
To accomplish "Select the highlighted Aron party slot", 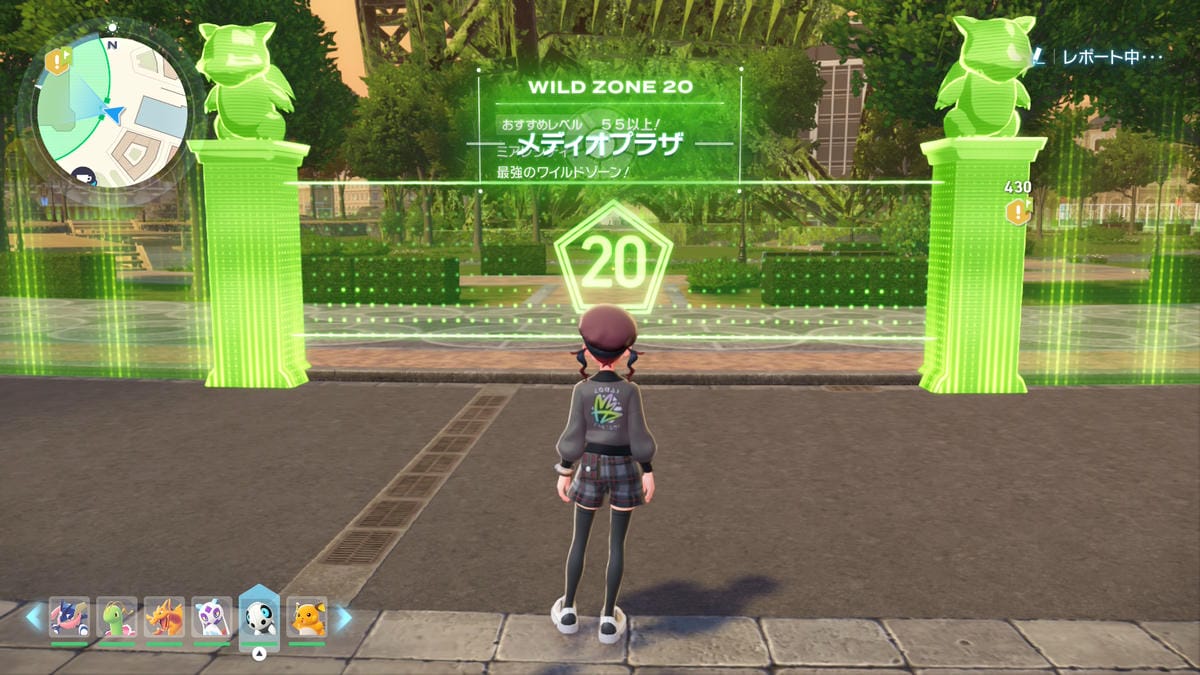I will [259, 617].
